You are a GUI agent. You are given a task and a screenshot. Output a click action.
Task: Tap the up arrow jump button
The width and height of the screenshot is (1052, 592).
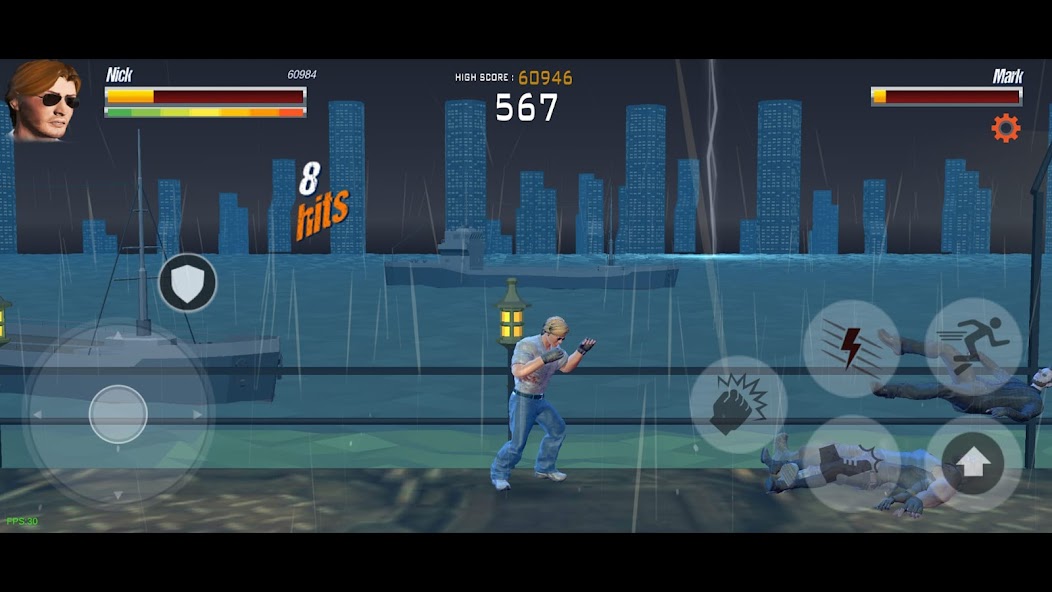974,463
